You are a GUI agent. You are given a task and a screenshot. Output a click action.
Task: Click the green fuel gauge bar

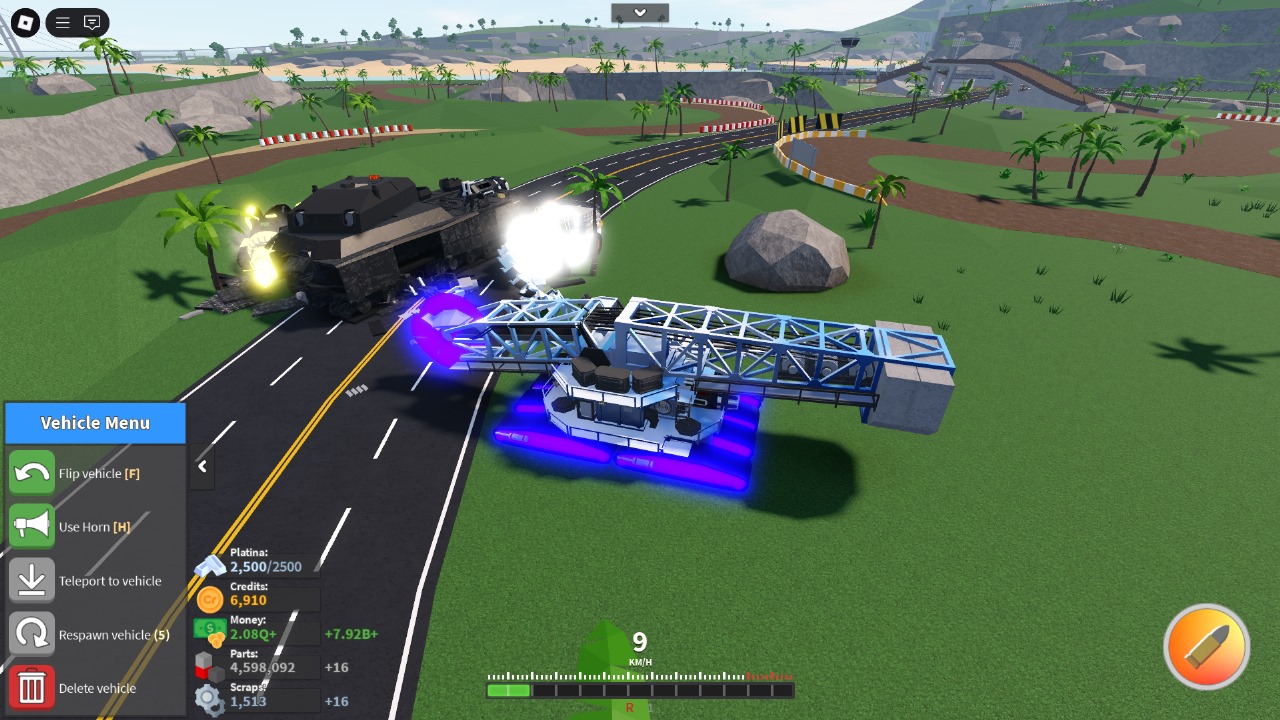[x=508, y=690]
